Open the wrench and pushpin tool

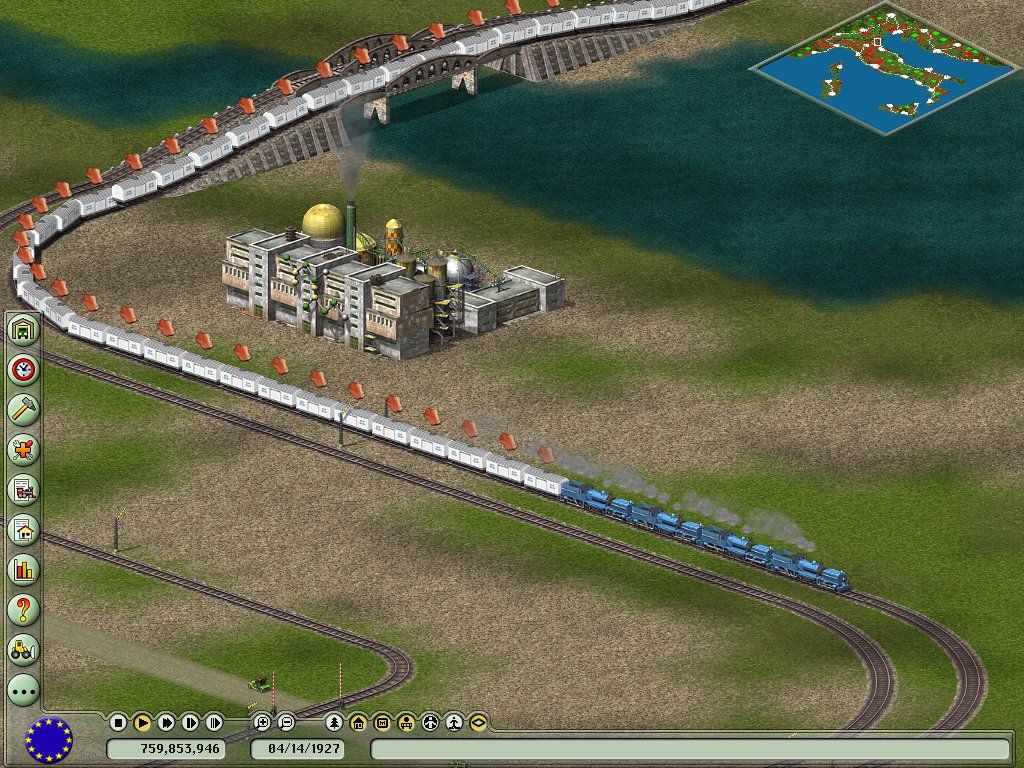click(23, 449)
